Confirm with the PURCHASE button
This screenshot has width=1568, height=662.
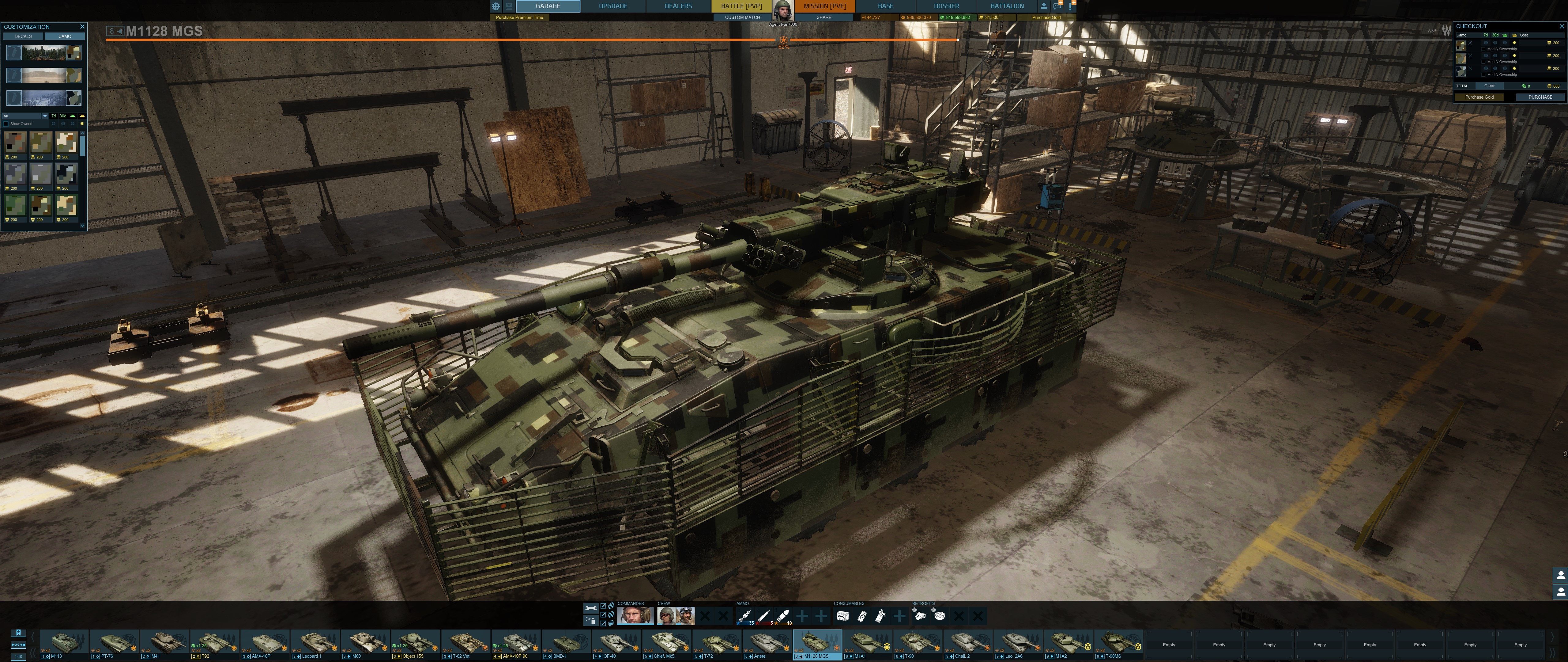tap(1540, 97)
